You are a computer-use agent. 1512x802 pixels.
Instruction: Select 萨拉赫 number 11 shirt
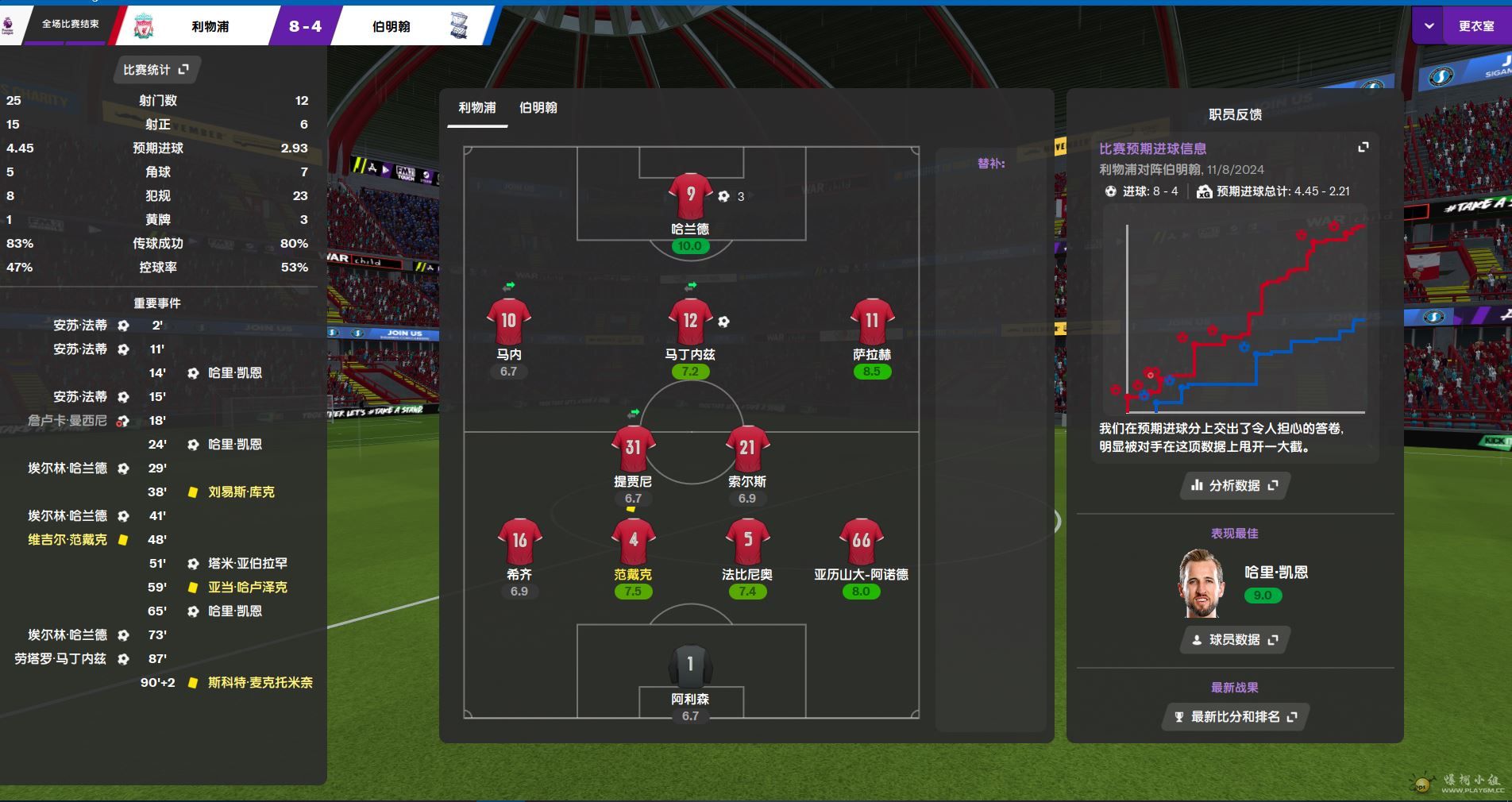[x=872, y=322]
